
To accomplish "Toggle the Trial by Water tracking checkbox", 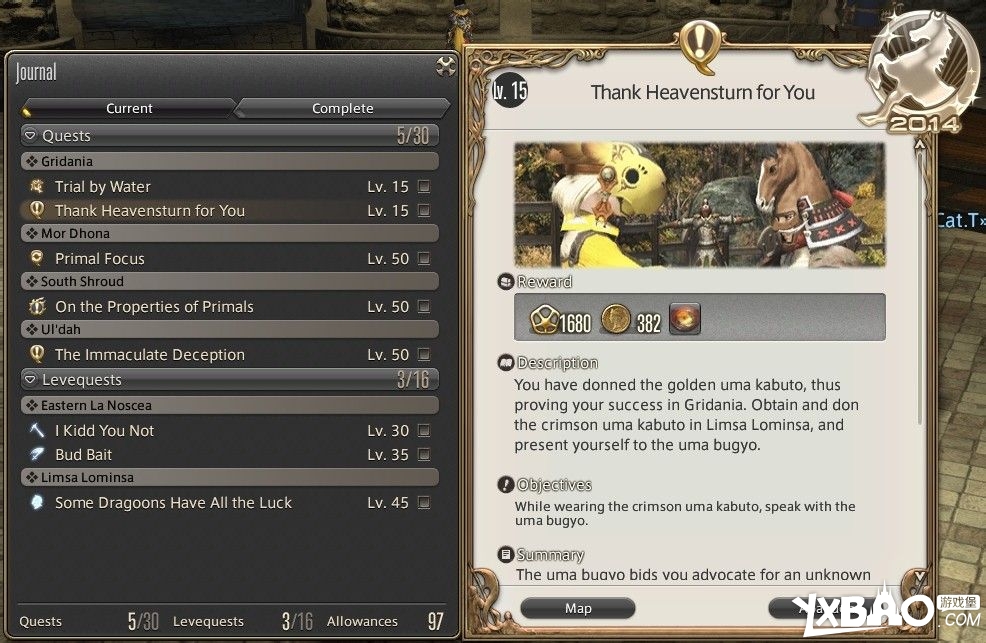I will click(x=424, y=186).
